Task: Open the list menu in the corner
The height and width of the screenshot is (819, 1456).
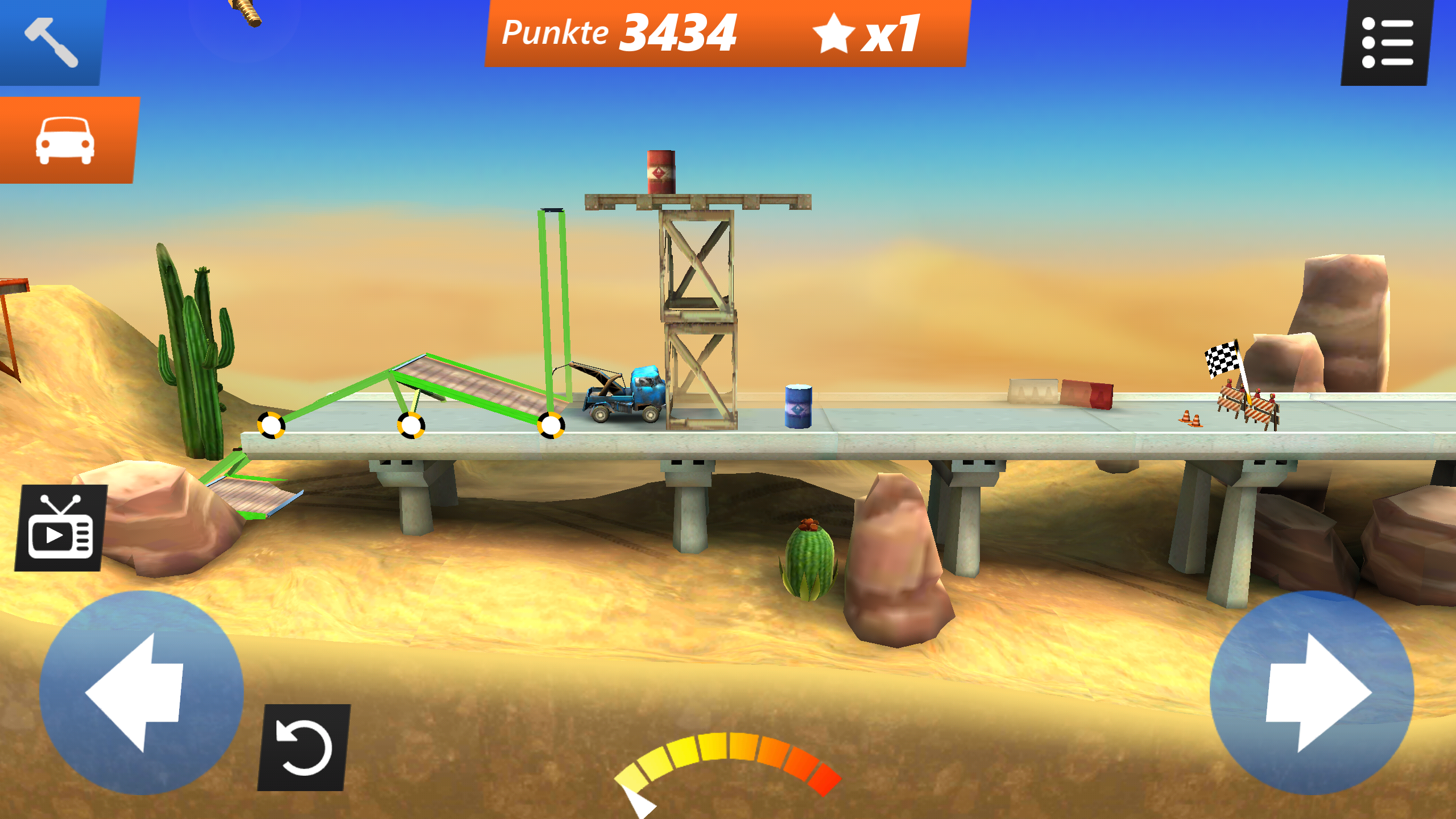Action: tap(1386, 43)
